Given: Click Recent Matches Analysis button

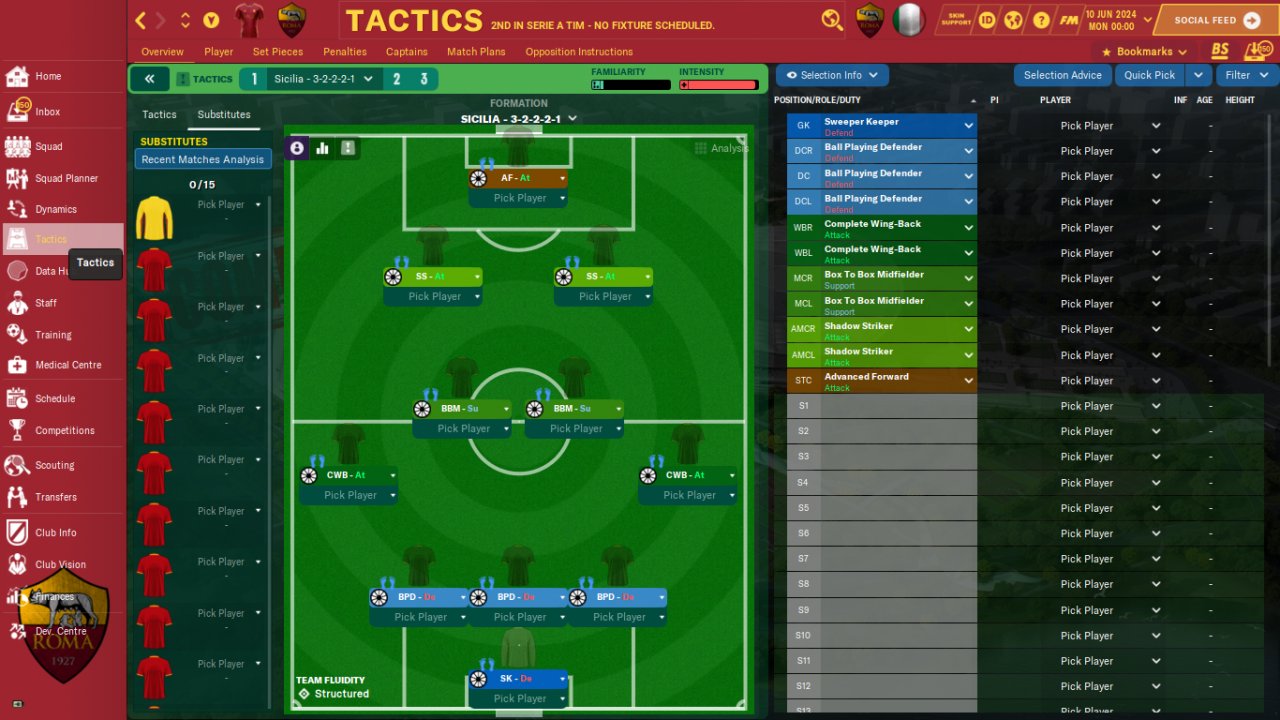Looking at the screenshot, I should tap(203, 160).
